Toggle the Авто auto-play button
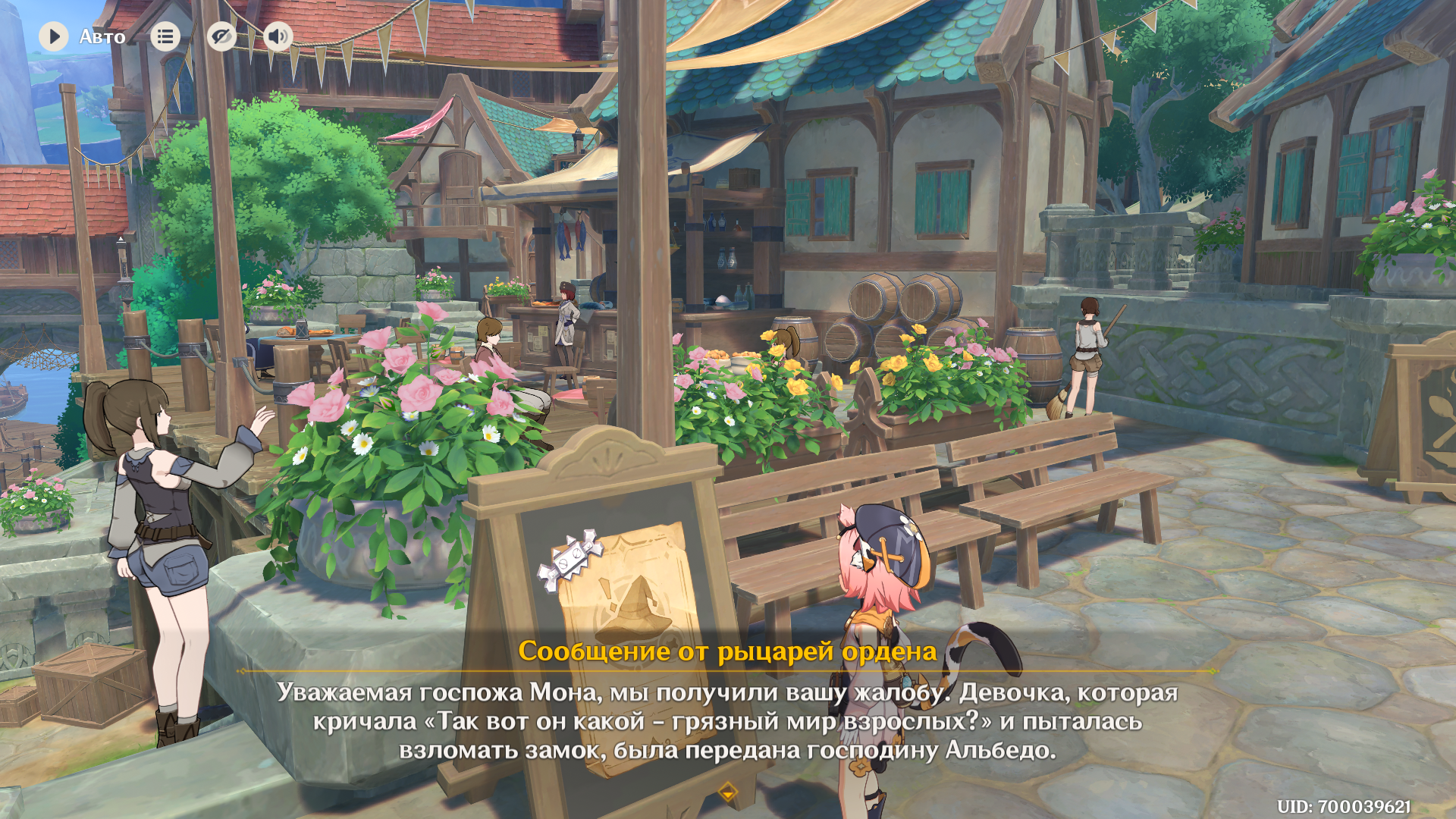The height and width of the screenshot is (819, 1456). (54, 36)
